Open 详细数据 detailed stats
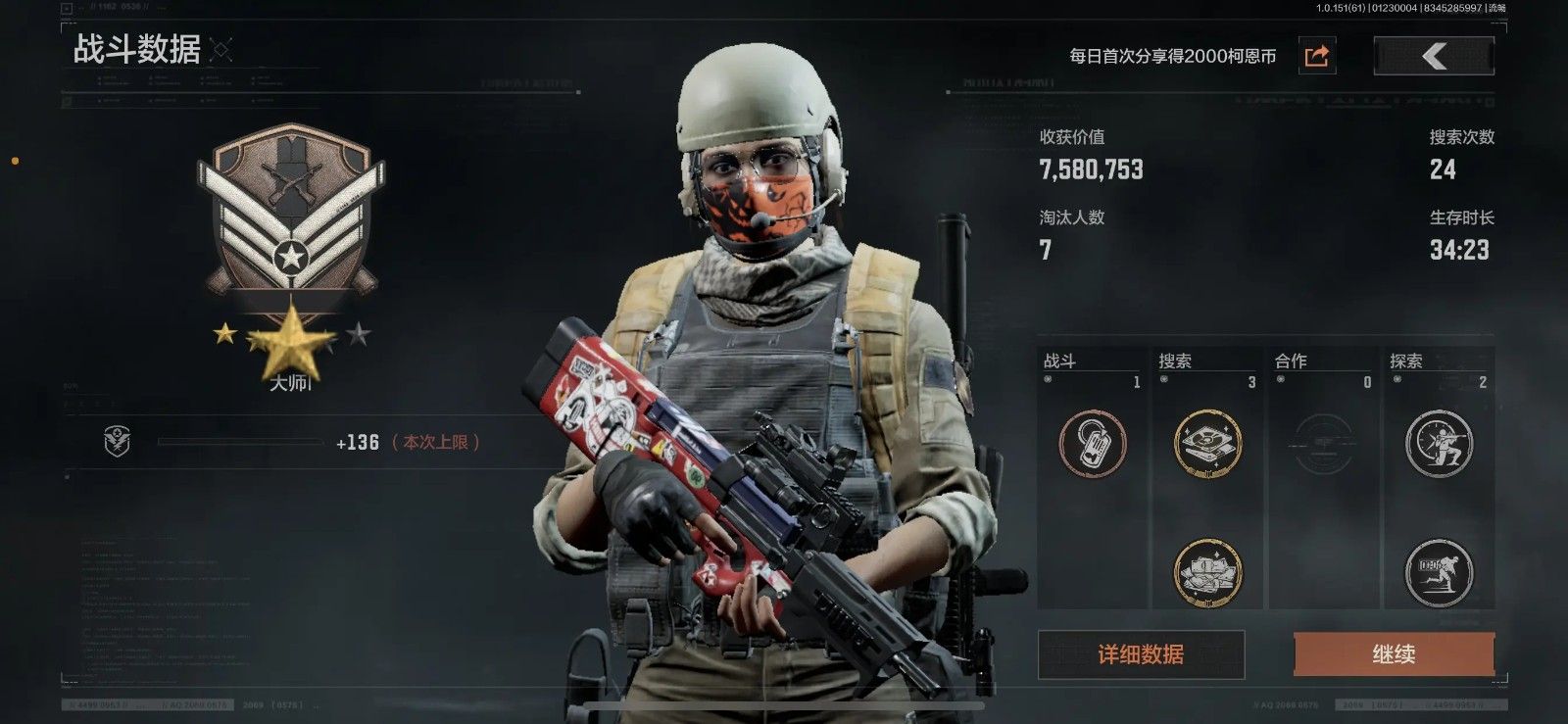Screen dimensions: 1568x724 [x=1141, y=654]
